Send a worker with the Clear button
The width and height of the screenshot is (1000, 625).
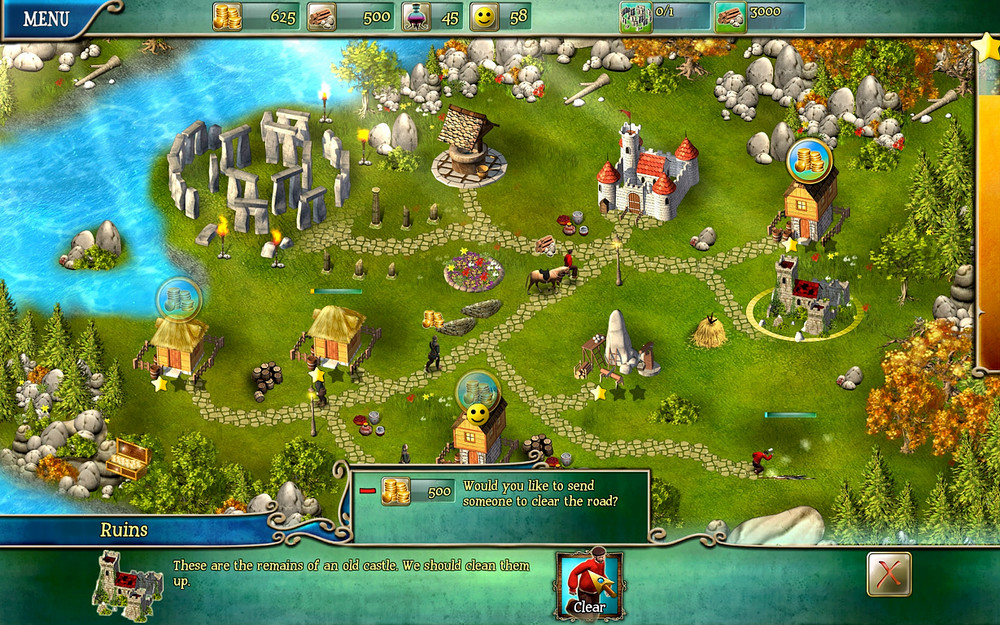pyautogui.click(x=589, y=585)
